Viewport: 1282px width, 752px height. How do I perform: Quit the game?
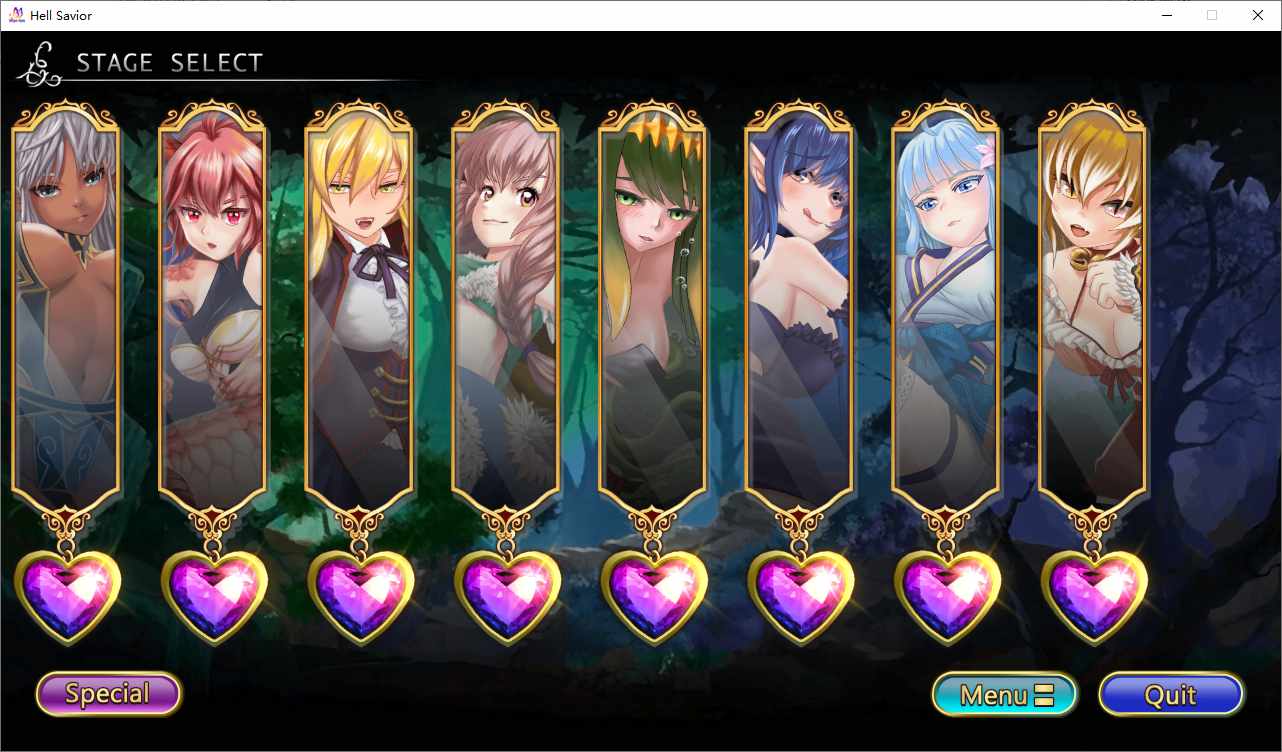(x=1170, y=694)
